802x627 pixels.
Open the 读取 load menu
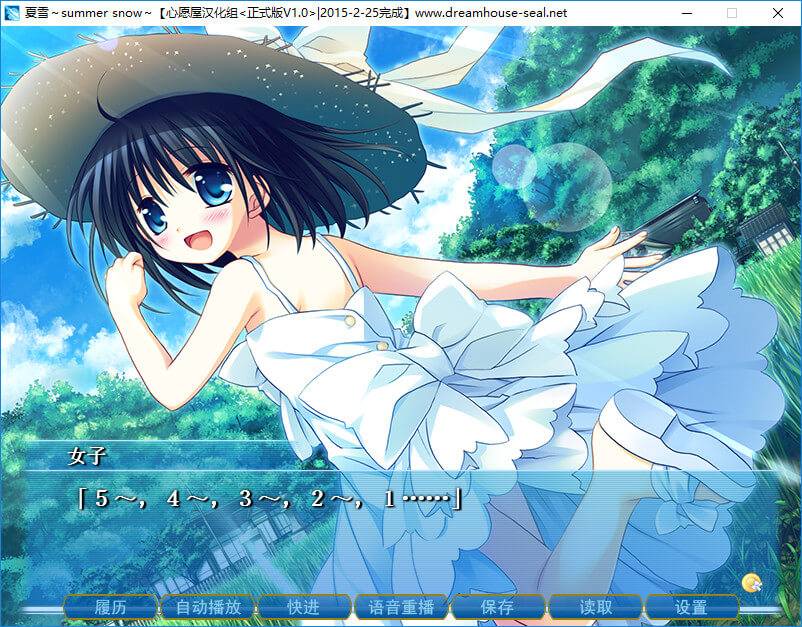[595, 607]
